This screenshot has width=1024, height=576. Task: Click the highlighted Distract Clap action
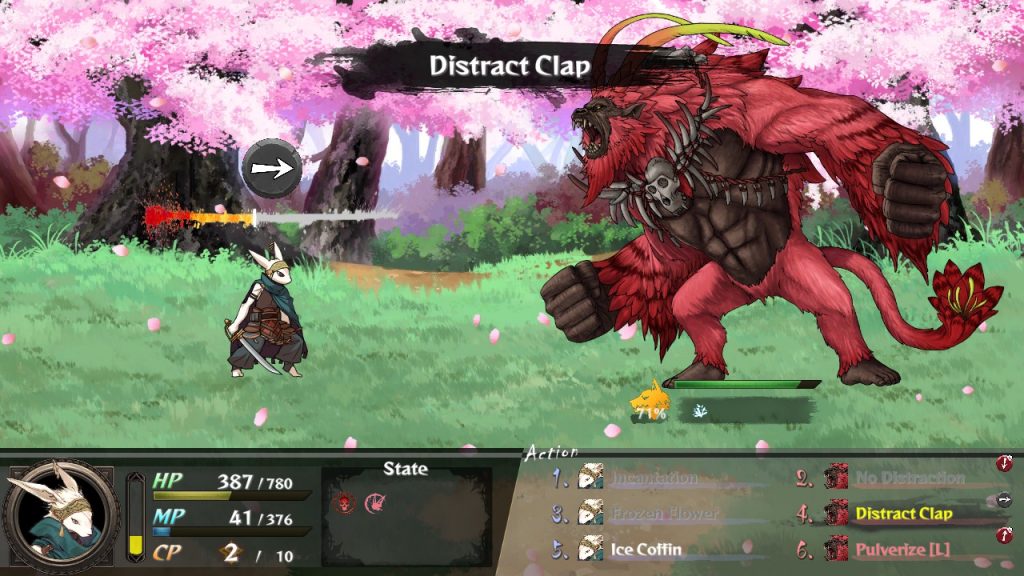903,514
